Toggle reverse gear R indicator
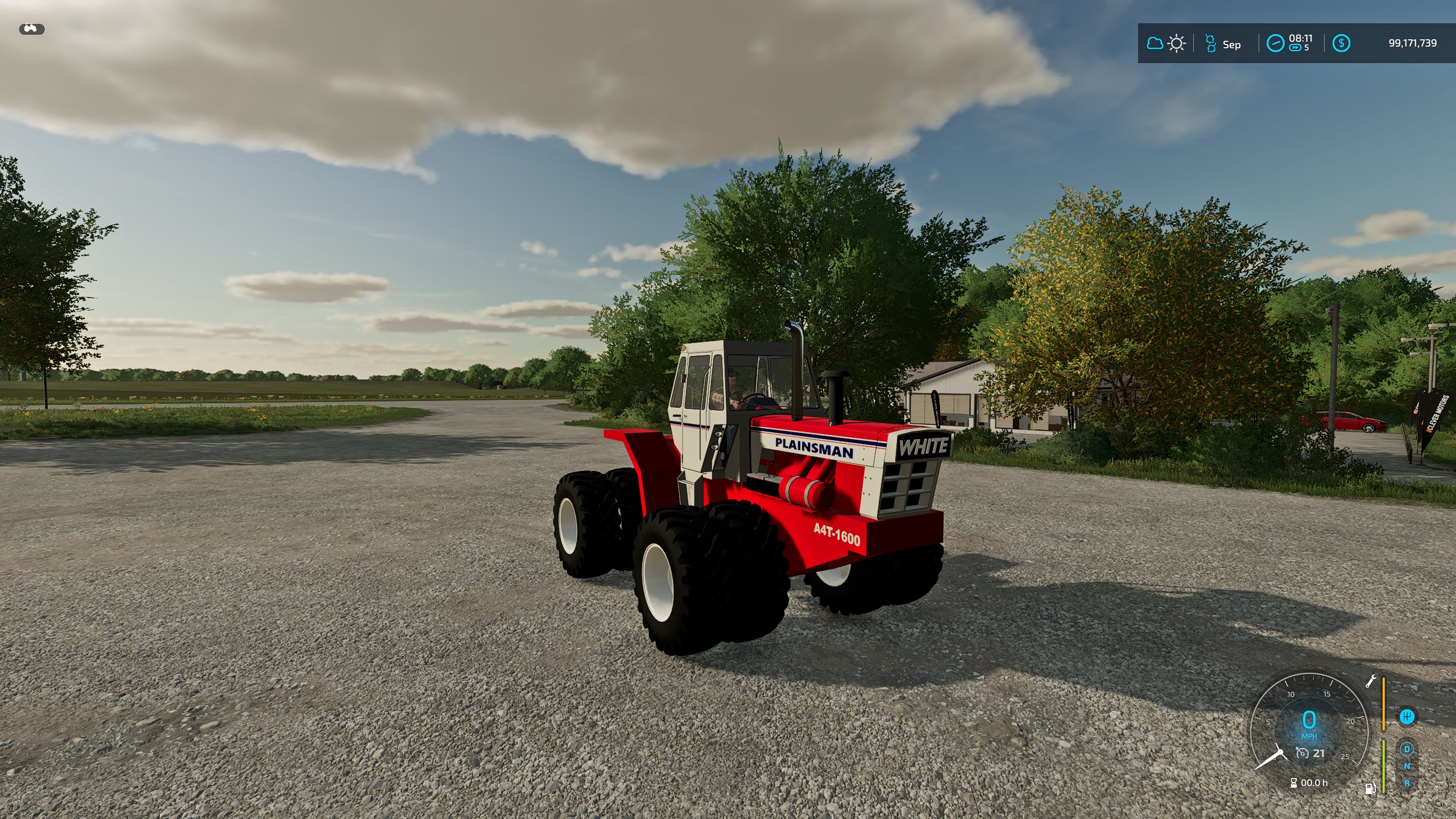The image size is (1456, 819). [x=1408, y=784]
